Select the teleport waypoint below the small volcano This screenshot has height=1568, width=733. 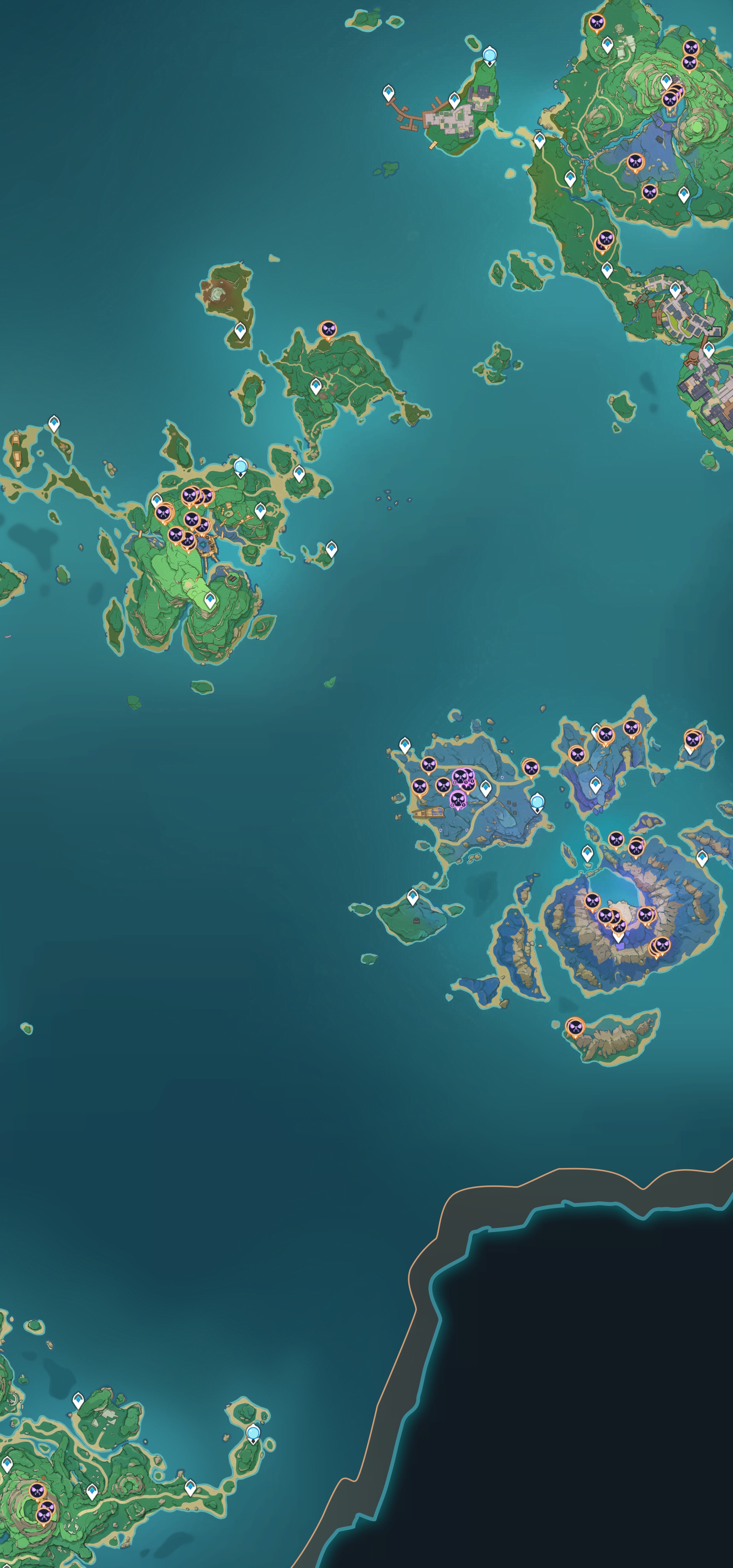(x=241, y=330)
